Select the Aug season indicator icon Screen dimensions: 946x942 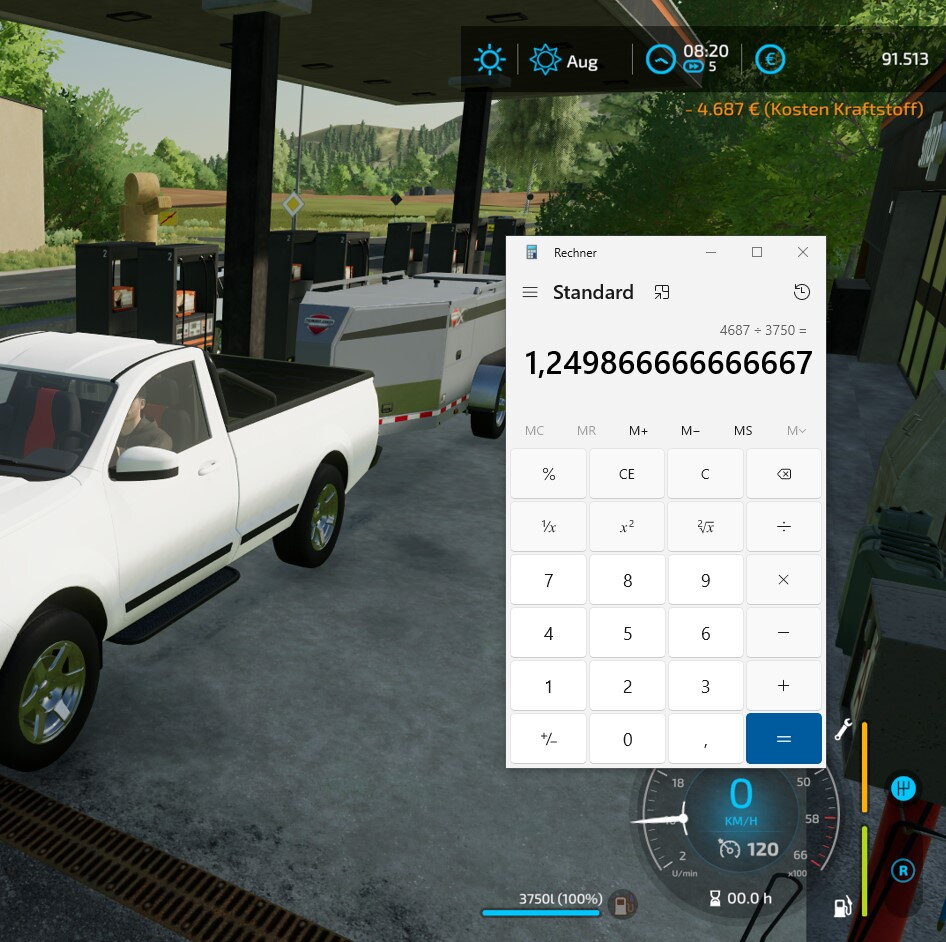[545, 60]
